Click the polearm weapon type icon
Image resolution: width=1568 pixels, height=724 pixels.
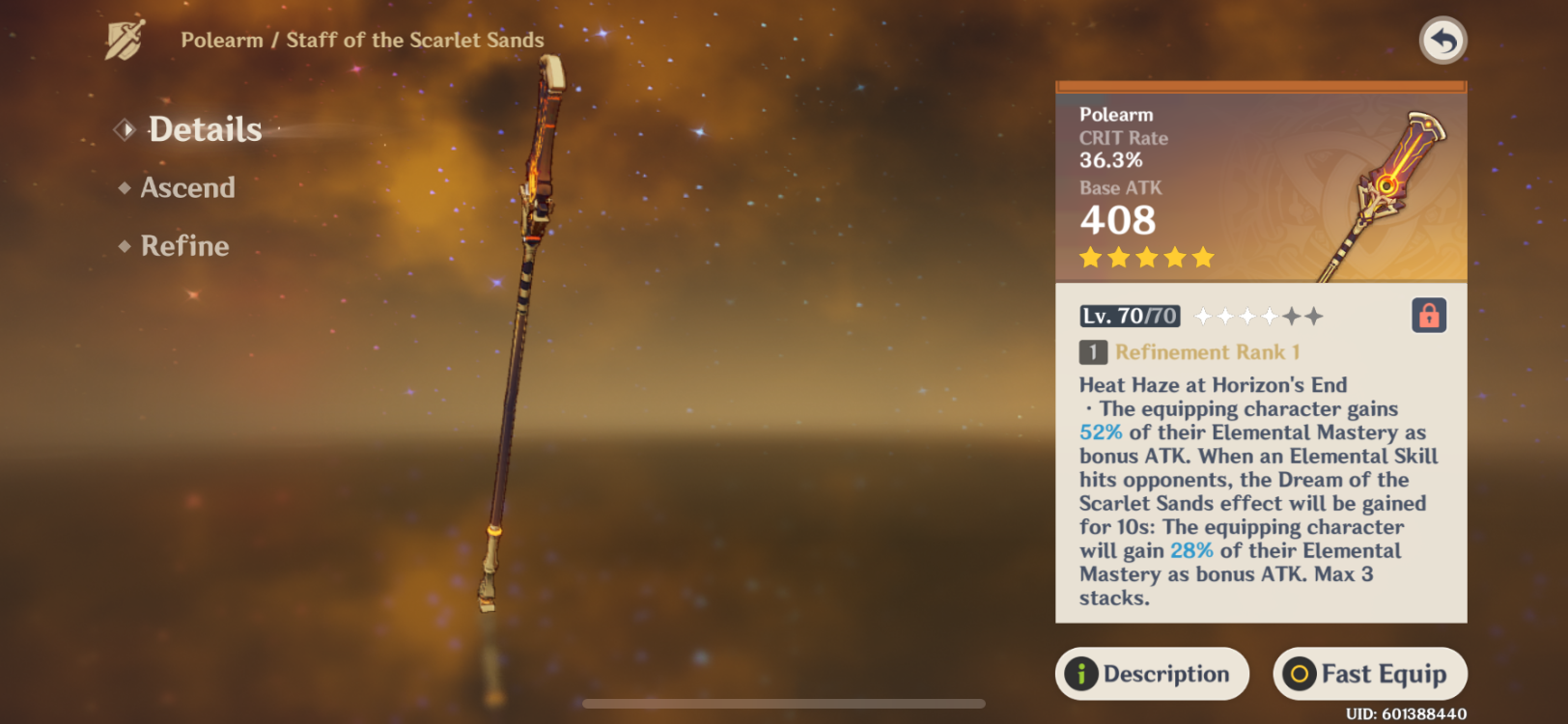[x=126, y=38]
